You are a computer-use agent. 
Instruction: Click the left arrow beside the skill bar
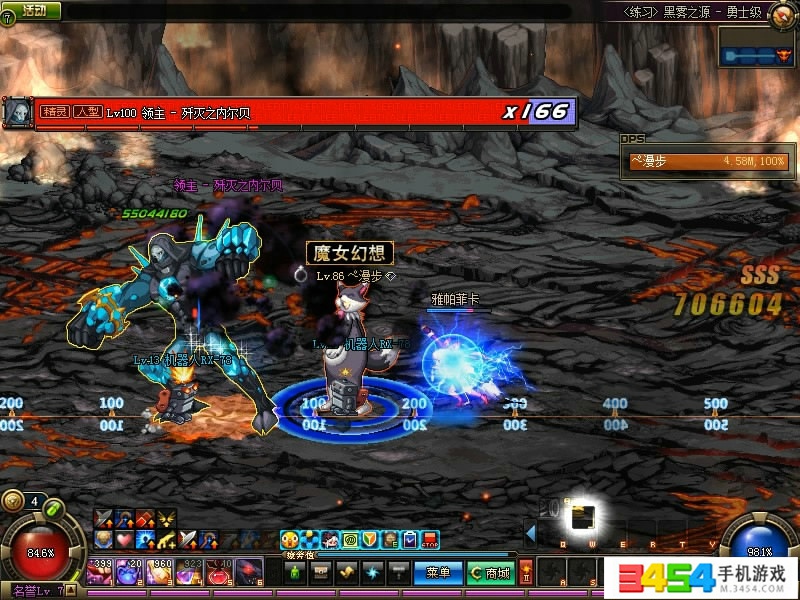(531, 533)
